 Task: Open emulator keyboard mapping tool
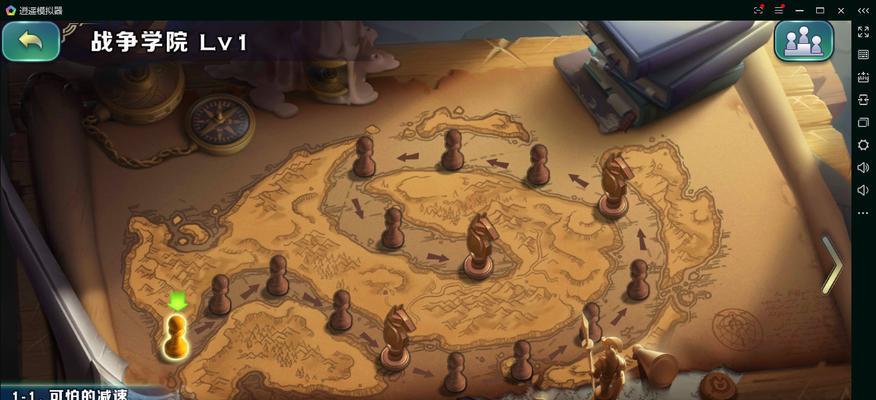pyautogui.click(x=863, y=54)
